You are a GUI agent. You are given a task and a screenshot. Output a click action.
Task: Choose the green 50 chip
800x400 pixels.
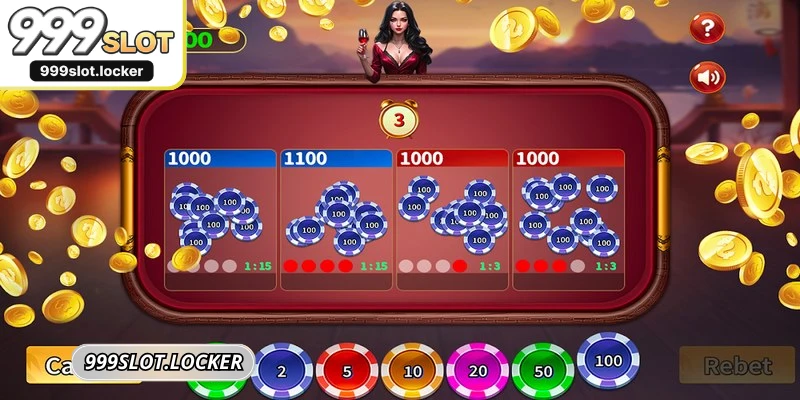tap(542, 371)
